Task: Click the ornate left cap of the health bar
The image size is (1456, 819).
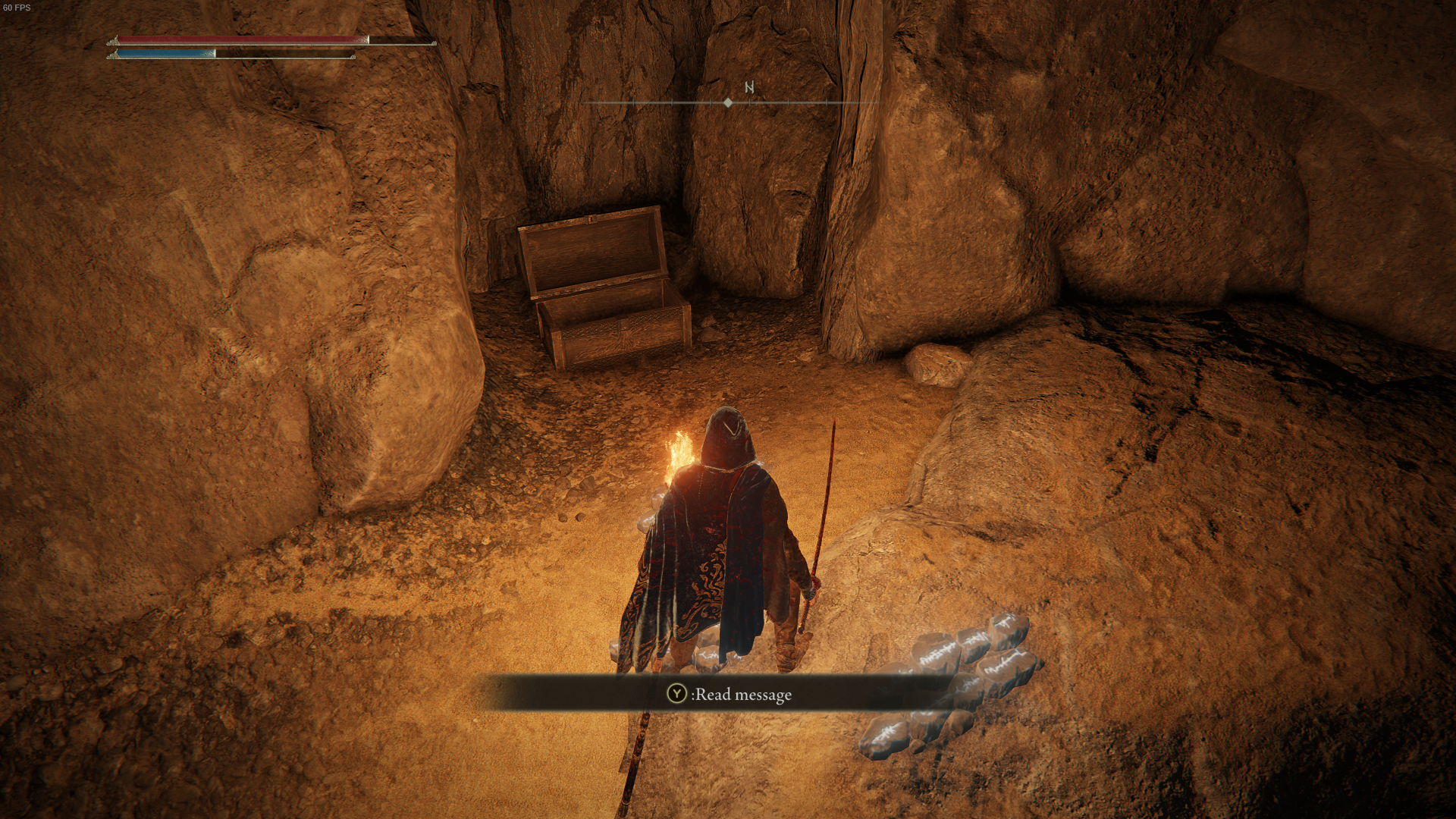Action: click(x=115, y=42)
